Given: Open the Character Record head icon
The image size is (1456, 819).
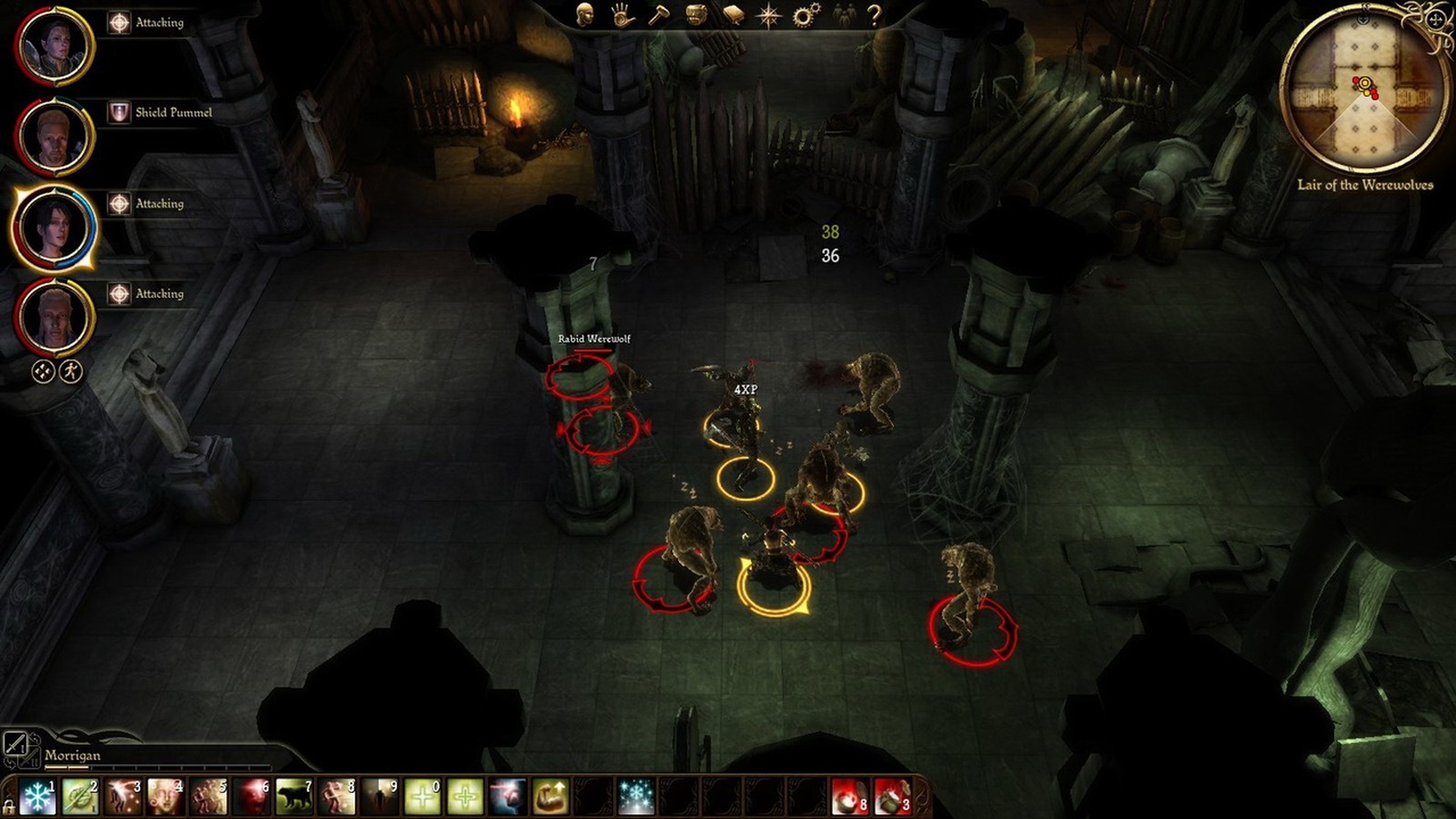Looking at the screenshot, I should point(584,15).
